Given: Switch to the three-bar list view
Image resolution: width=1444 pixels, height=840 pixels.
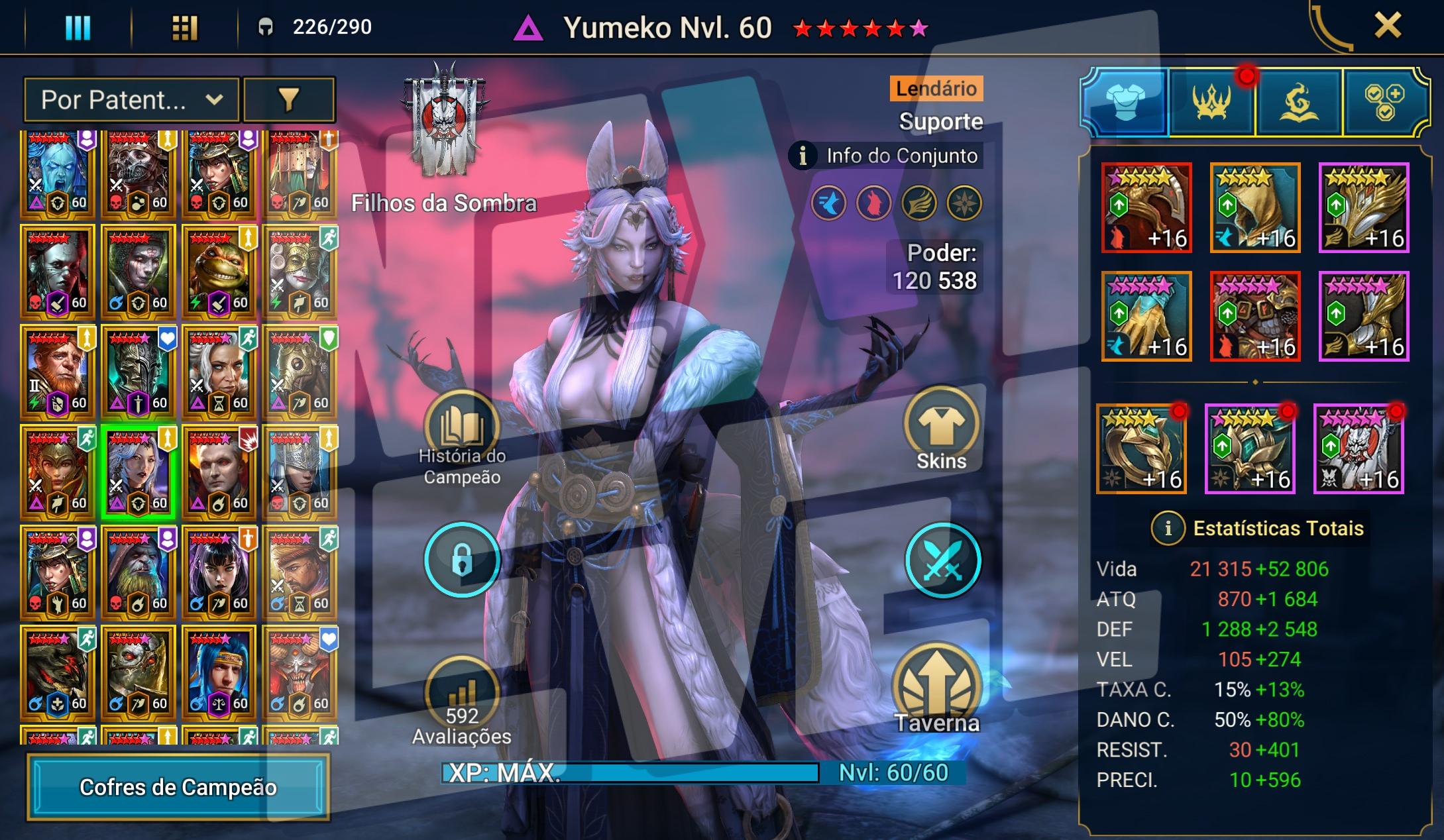Looking at the screenshot, I should pyautogui.click(x=78, y=28).
